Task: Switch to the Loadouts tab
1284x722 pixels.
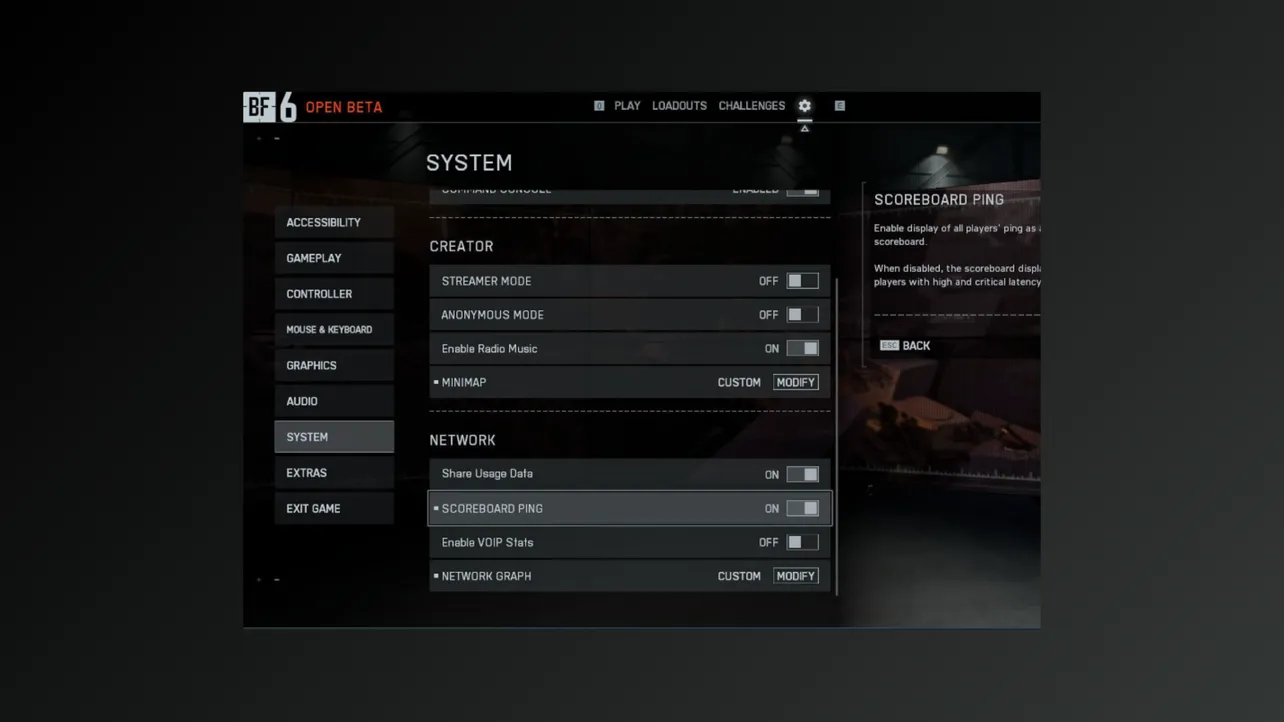Action: point(679,106)
